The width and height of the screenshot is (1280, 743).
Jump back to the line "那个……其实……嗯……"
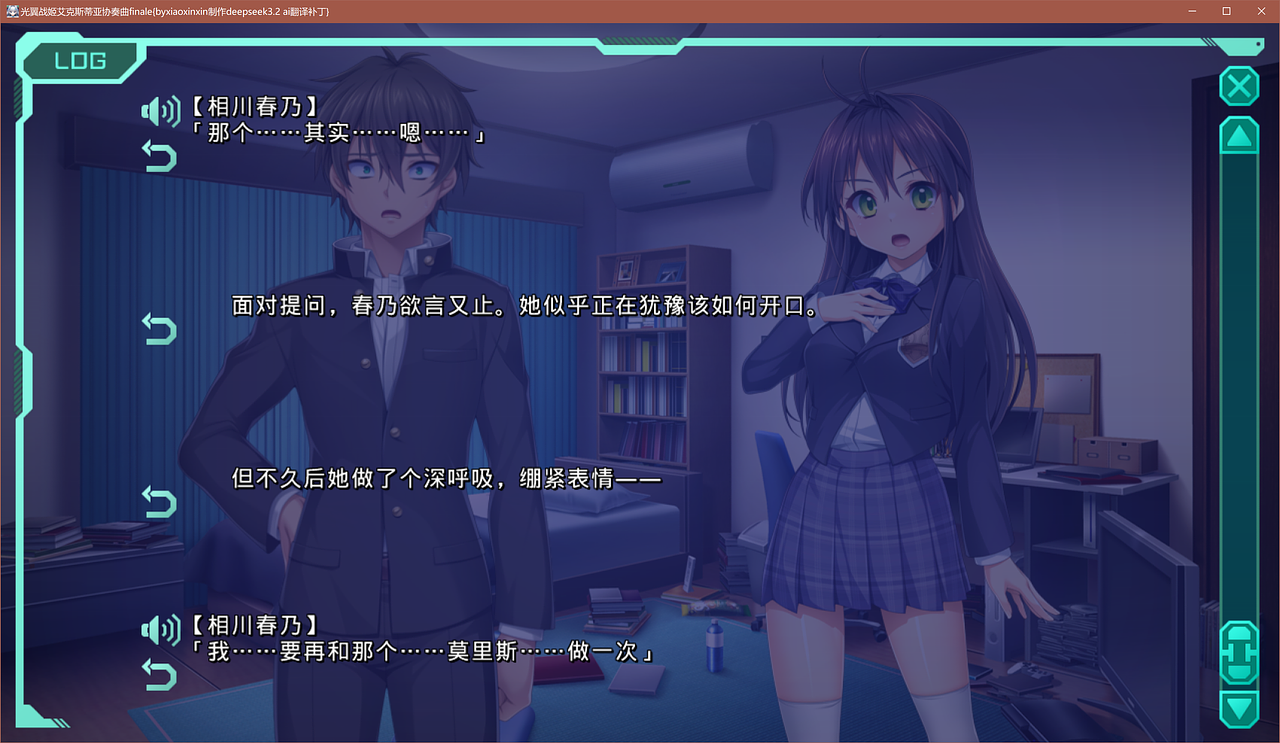(x=159, y=156)
